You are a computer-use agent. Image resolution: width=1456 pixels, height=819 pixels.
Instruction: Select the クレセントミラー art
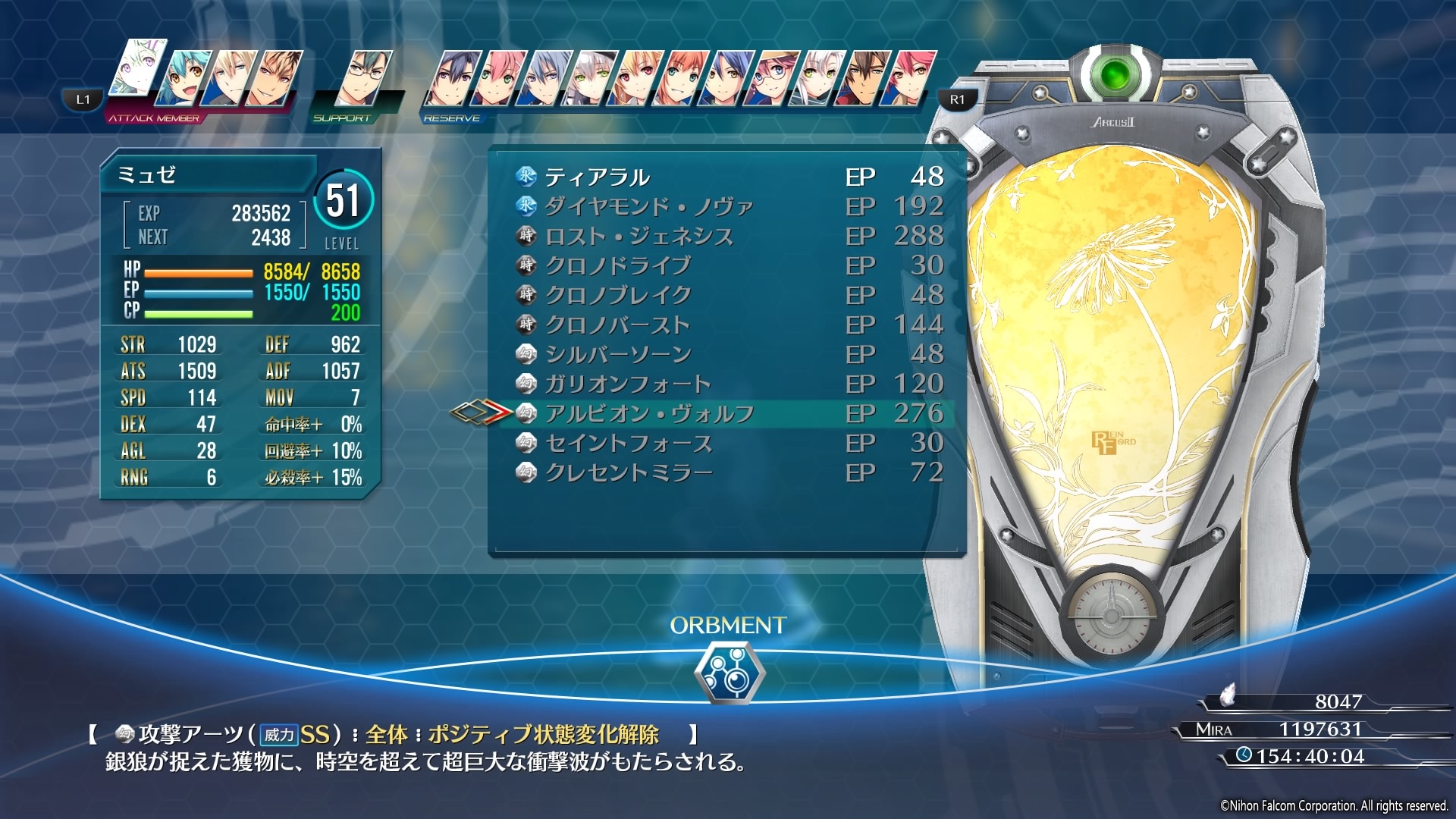click(x=628, y=473)
